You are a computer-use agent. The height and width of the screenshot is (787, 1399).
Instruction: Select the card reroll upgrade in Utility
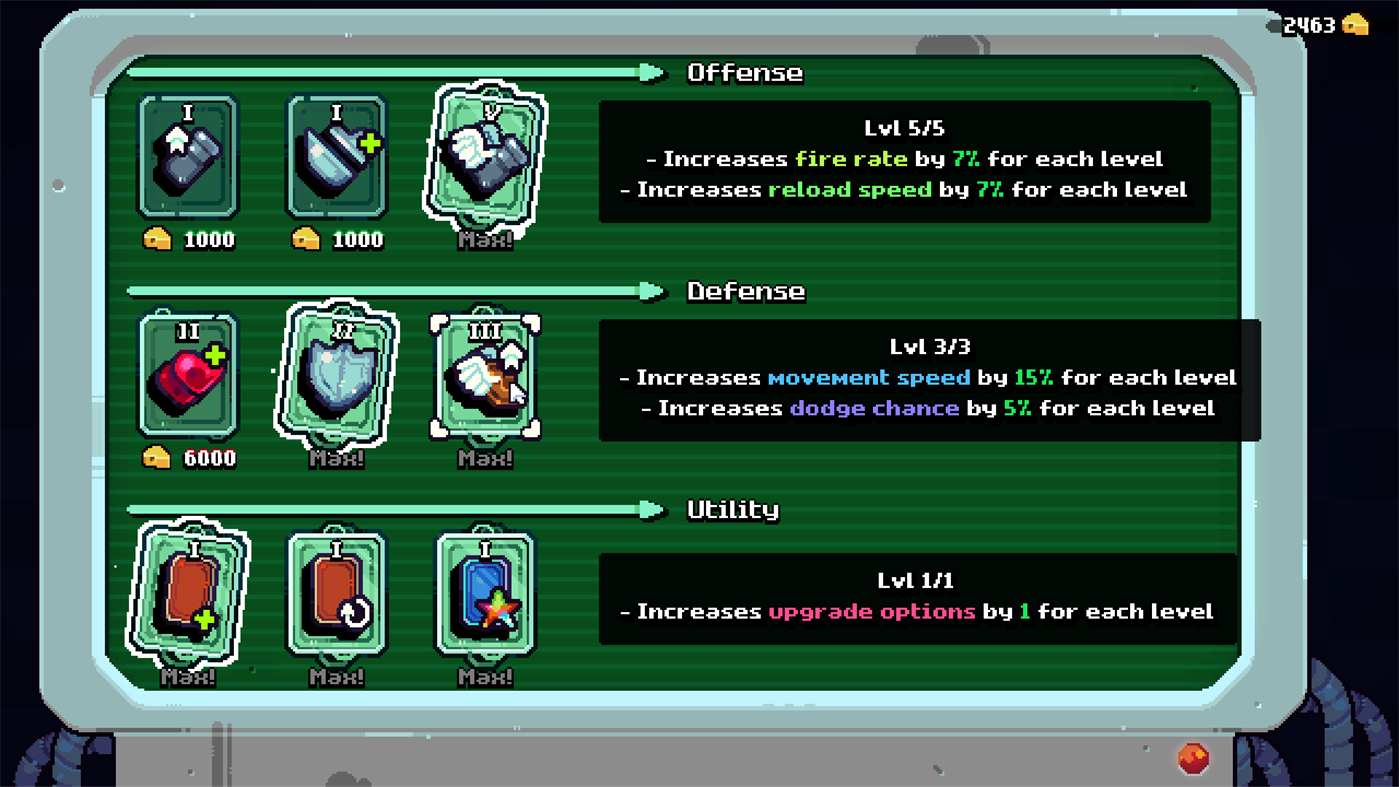click(336, 596)
